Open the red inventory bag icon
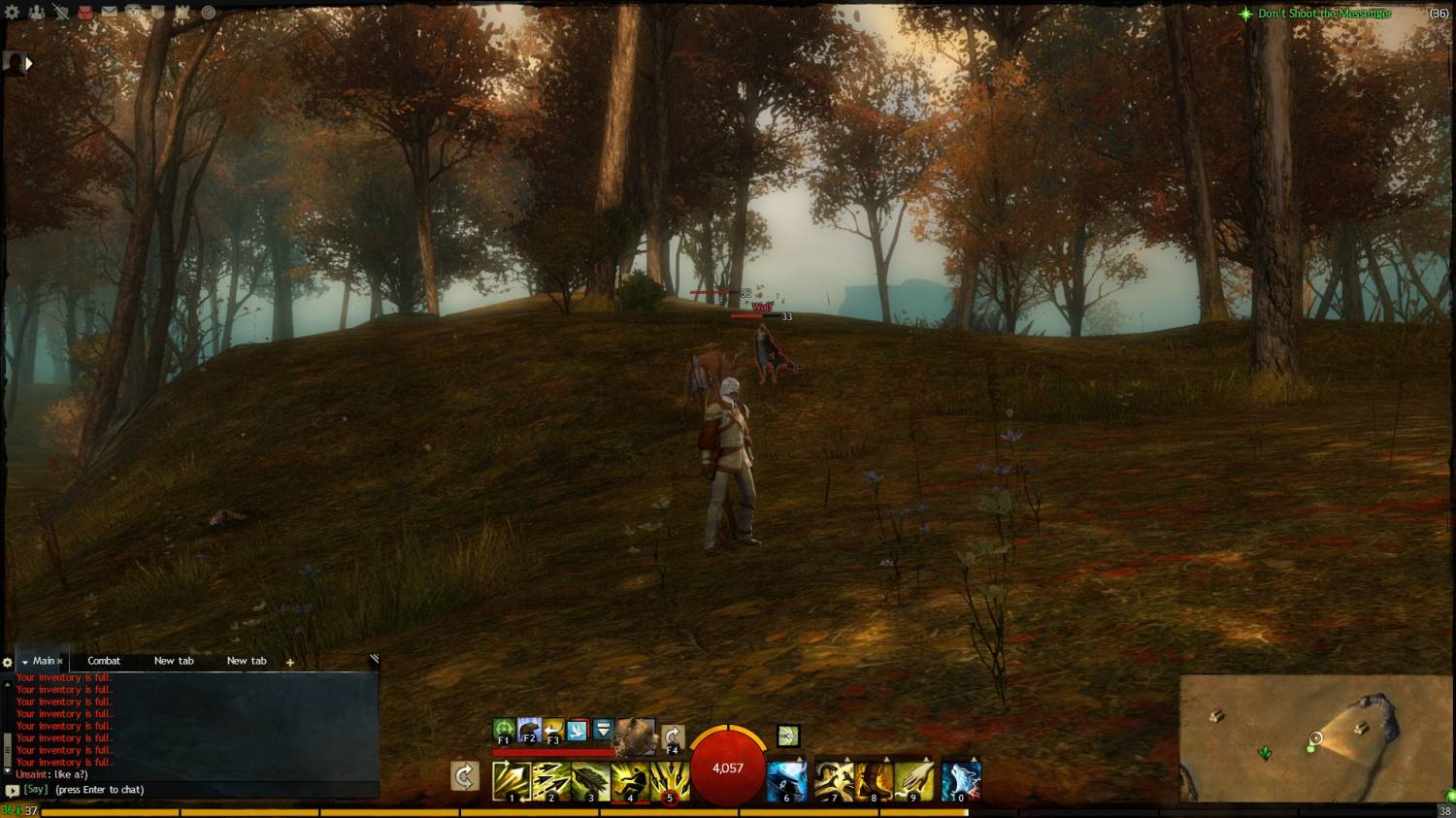Screen dimensions: 1456x818 (85, 13)
